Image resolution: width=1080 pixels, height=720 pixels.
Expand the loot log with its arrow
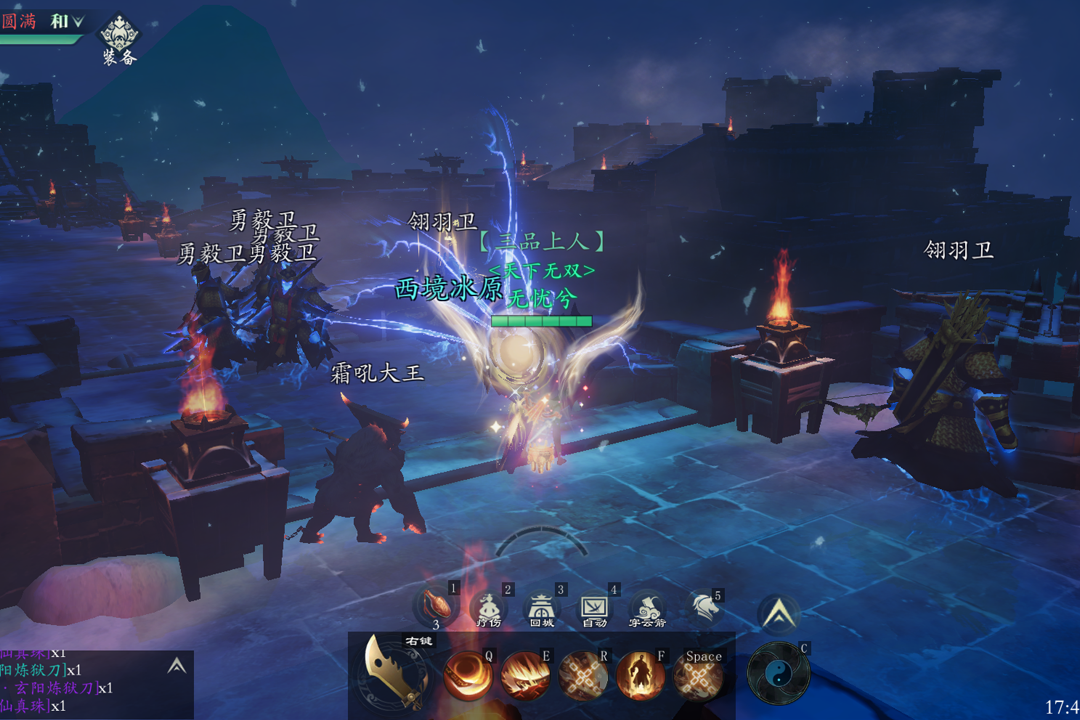coord(176,666)
